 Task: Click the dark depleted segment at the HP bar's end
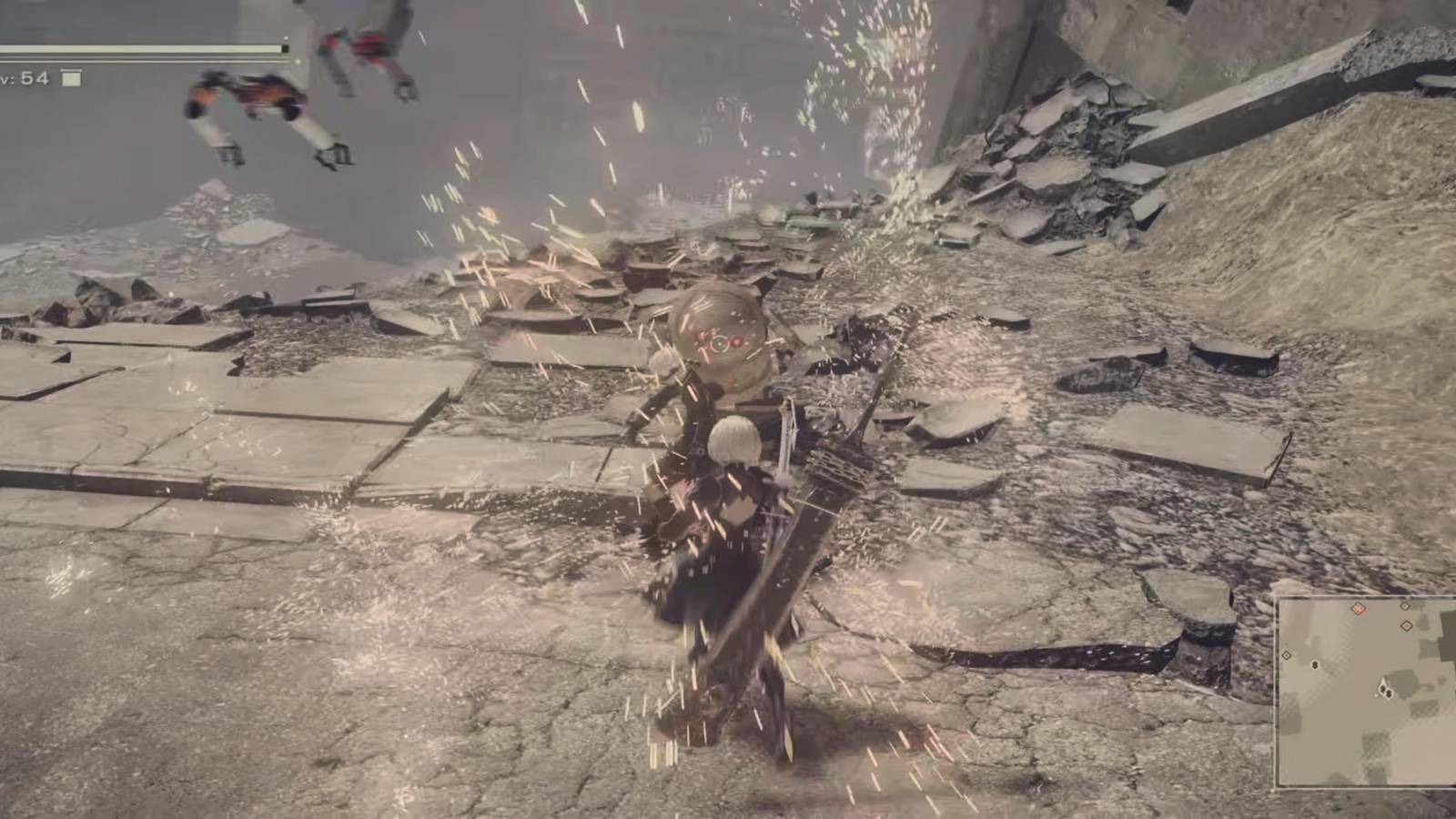pos(284,49)
